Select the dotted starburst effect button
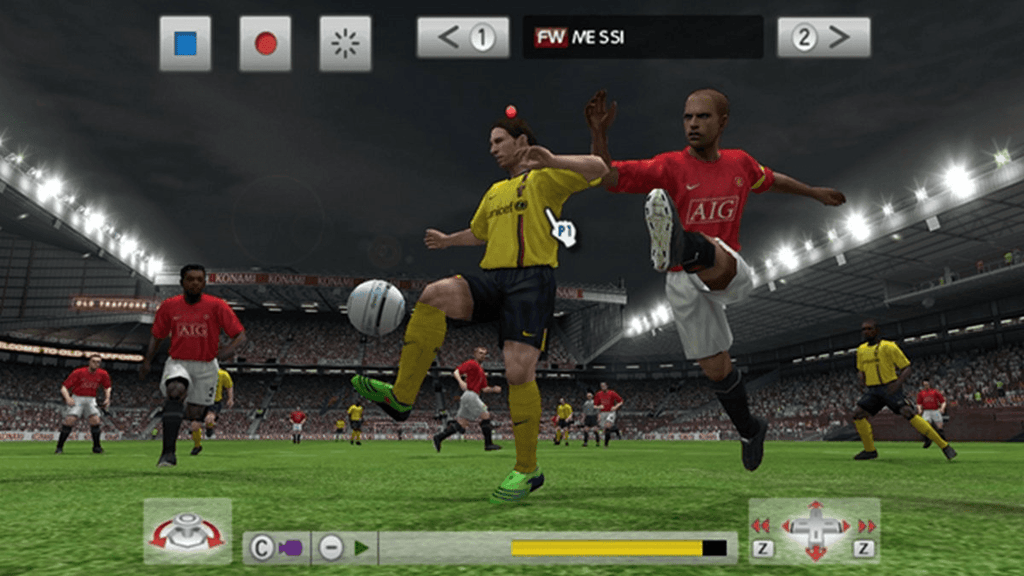This screenshot has width=1024, height=576. tap(345, 43)
